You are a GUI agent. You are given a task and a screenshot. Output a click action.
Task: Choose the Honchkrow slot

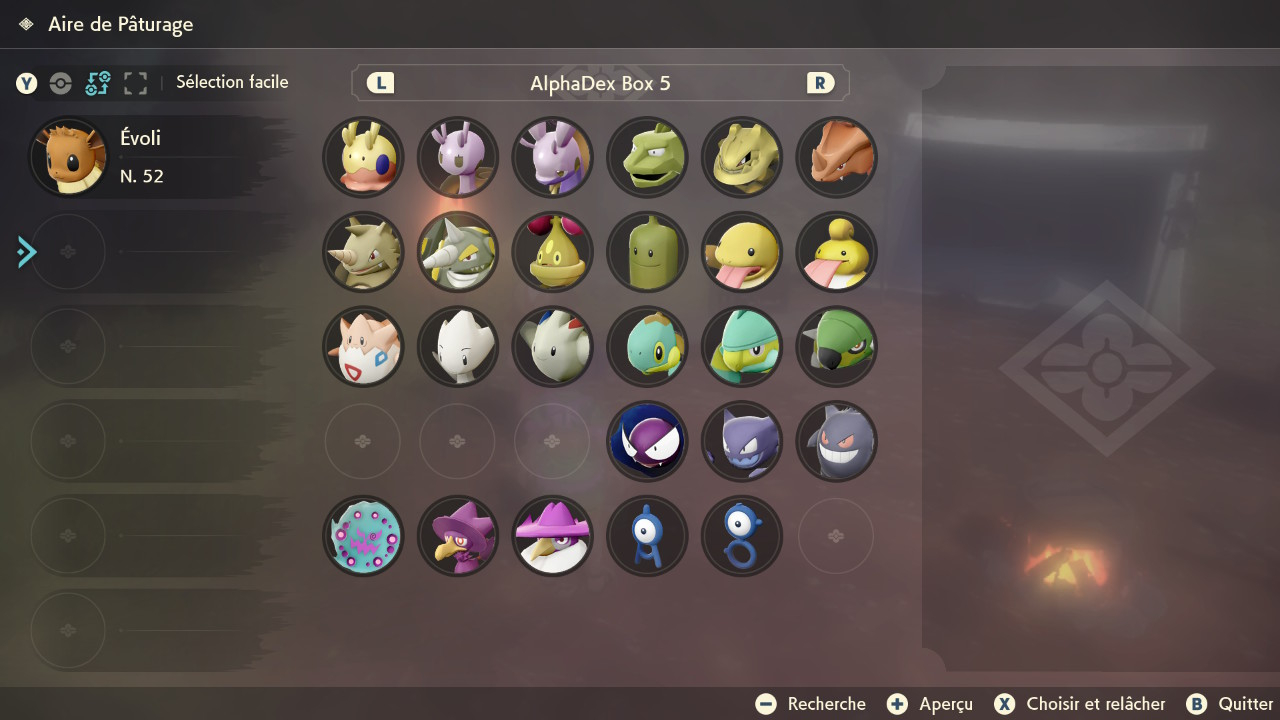pos(553,535)
